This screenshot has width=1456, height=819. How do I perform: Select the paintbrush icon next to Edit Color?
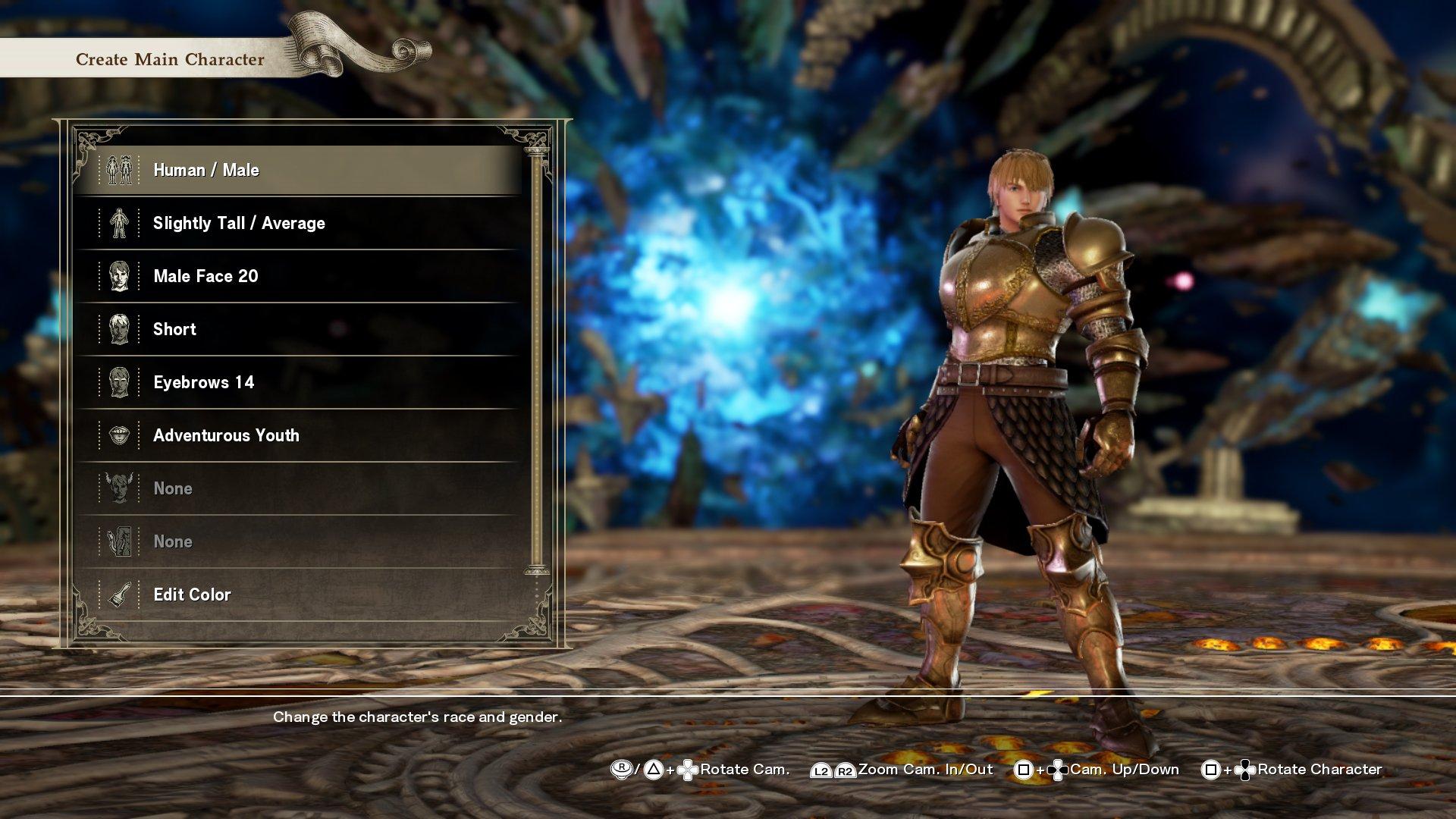point(120,595)
